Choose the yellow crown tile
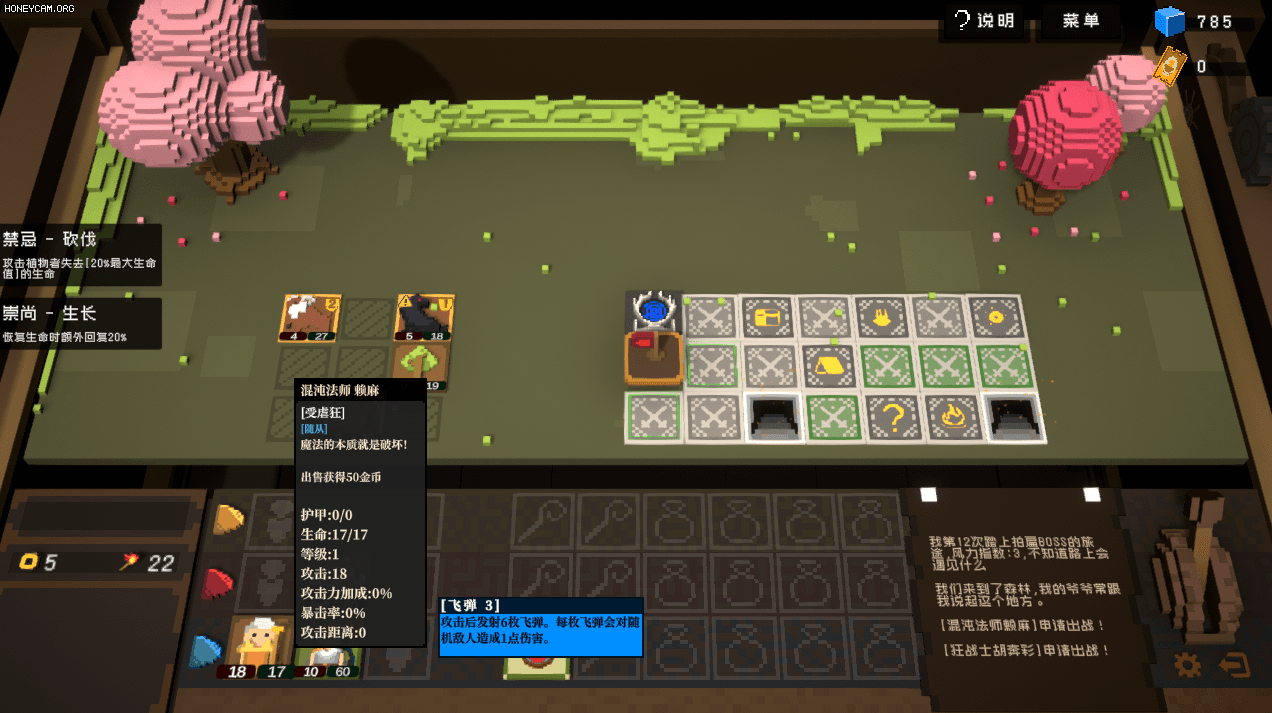Screen dimensions: 1272x713 click(x=882, y=317)
